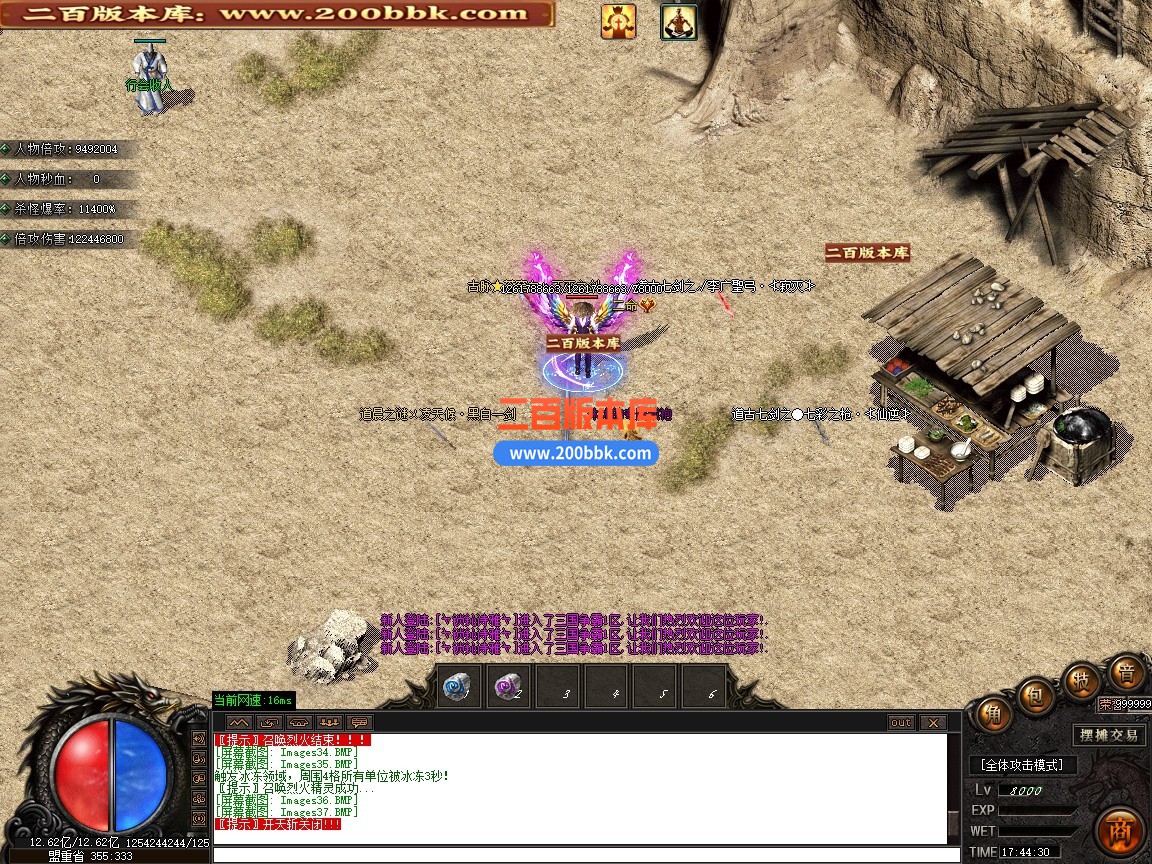
Task: Click the mountain-peak chat toolbar button
Action: (x=237, y=722)
